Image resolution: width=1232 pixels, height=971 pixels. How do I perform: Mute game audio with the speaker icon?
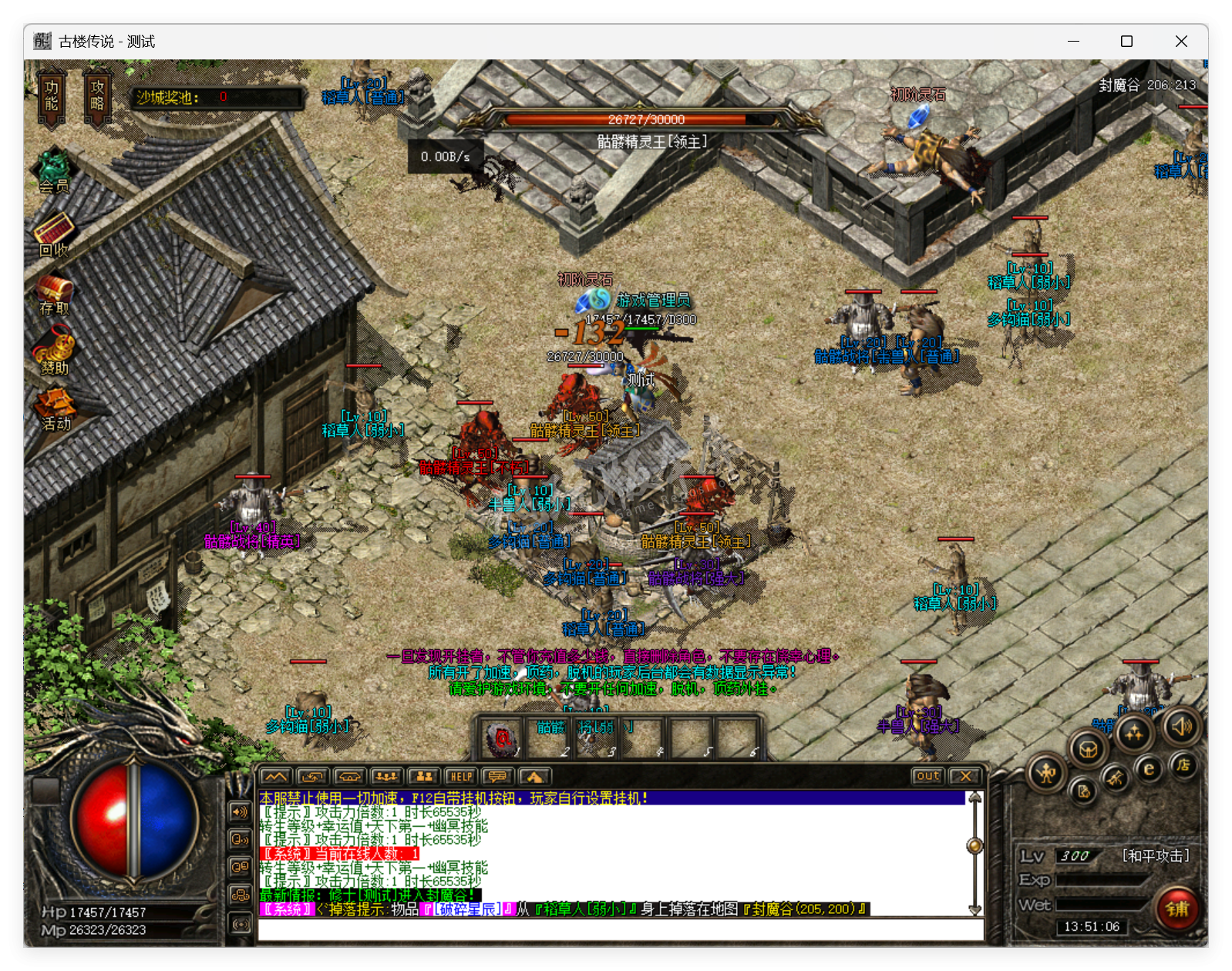[x=1182, y=726]
